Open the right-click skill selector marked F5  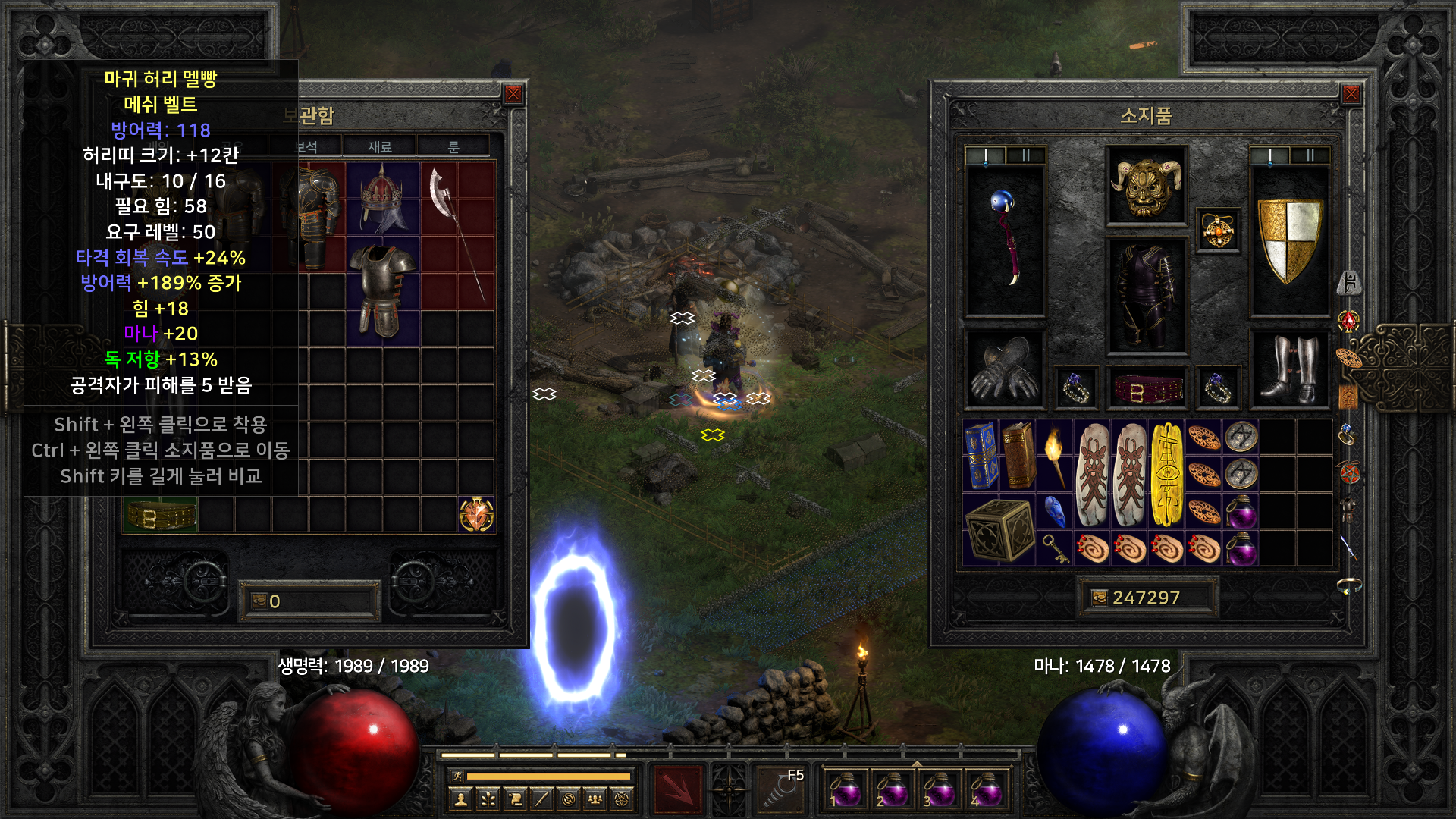coord(781,789)
